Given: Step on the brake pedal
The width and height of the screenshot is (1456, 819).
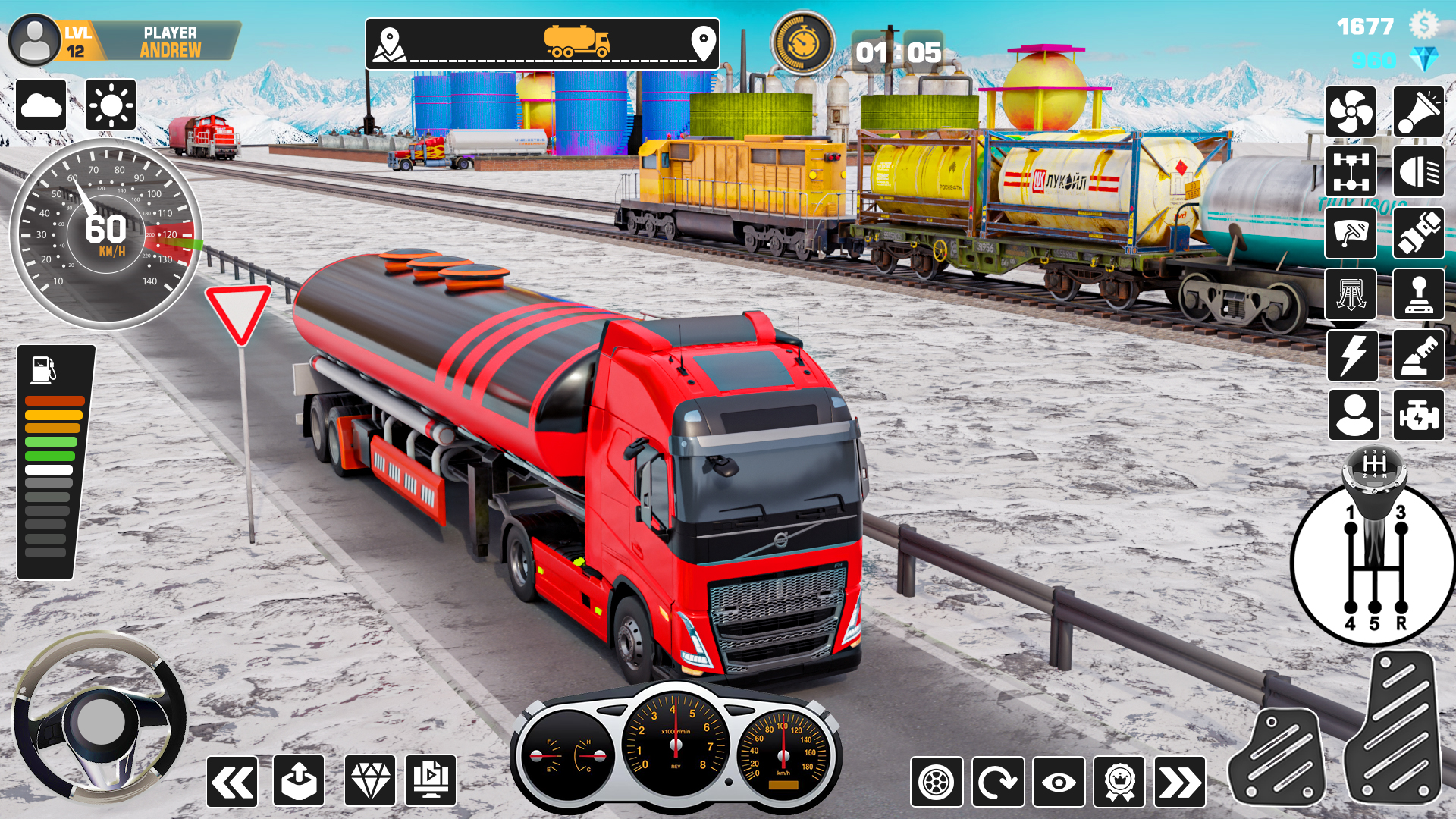Looking at the screenshot, I should pyautogui.click(x=1277, y=758).
